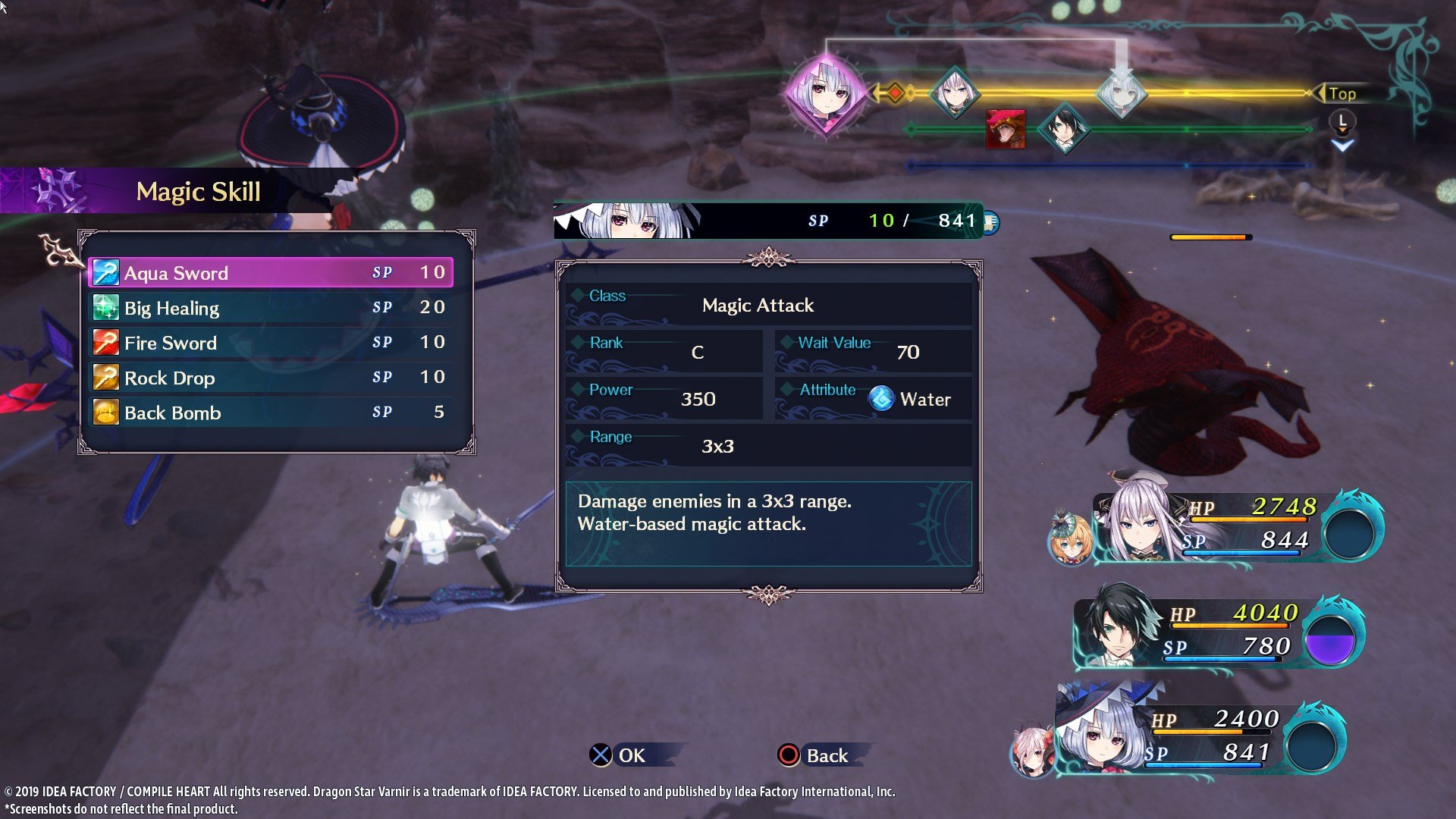Toggle the highlighted pink turn-order portrait
Viewport: 1456px width, 819px height.
pyautogui.click(x=828, y=94)
